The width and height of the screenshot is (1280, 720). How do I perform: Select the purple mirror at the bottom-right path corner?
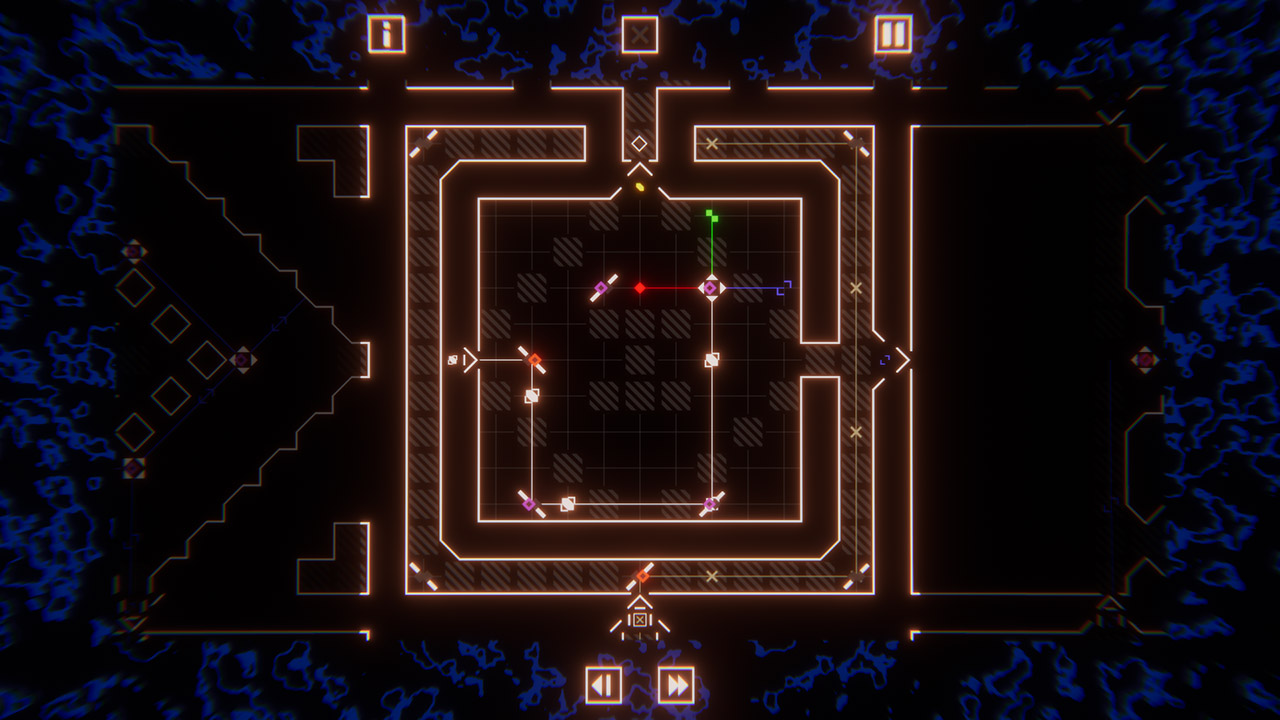[x=709, y=504]
